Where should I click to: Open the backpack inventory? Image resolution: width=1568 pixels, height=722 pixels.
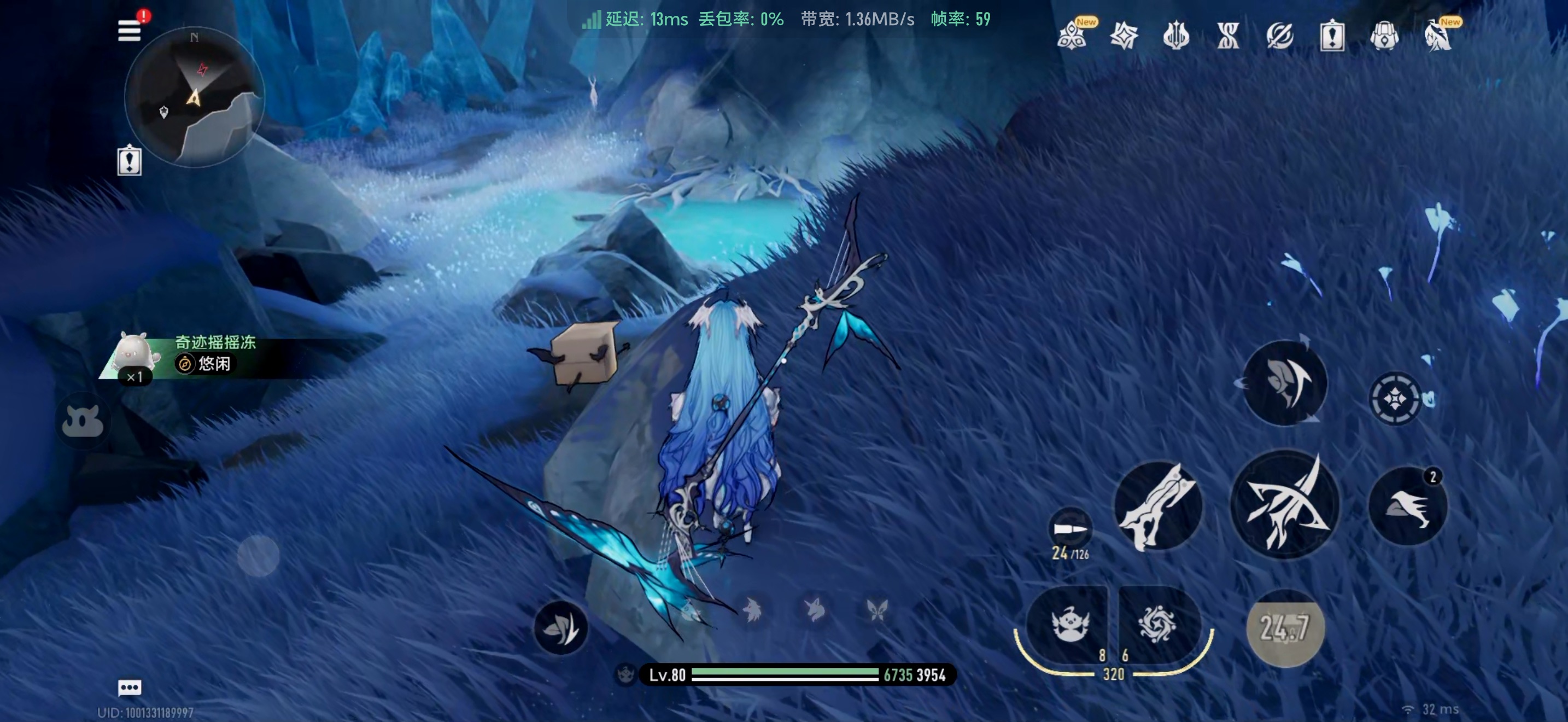pyautogui.click(x=1384, y=36)
